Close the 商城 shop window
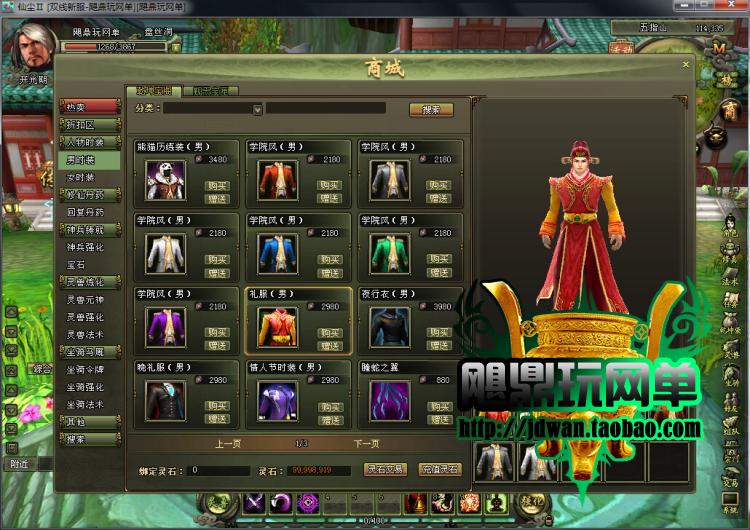The width and height of the screenshot is (750, 530). pos(686,66)
